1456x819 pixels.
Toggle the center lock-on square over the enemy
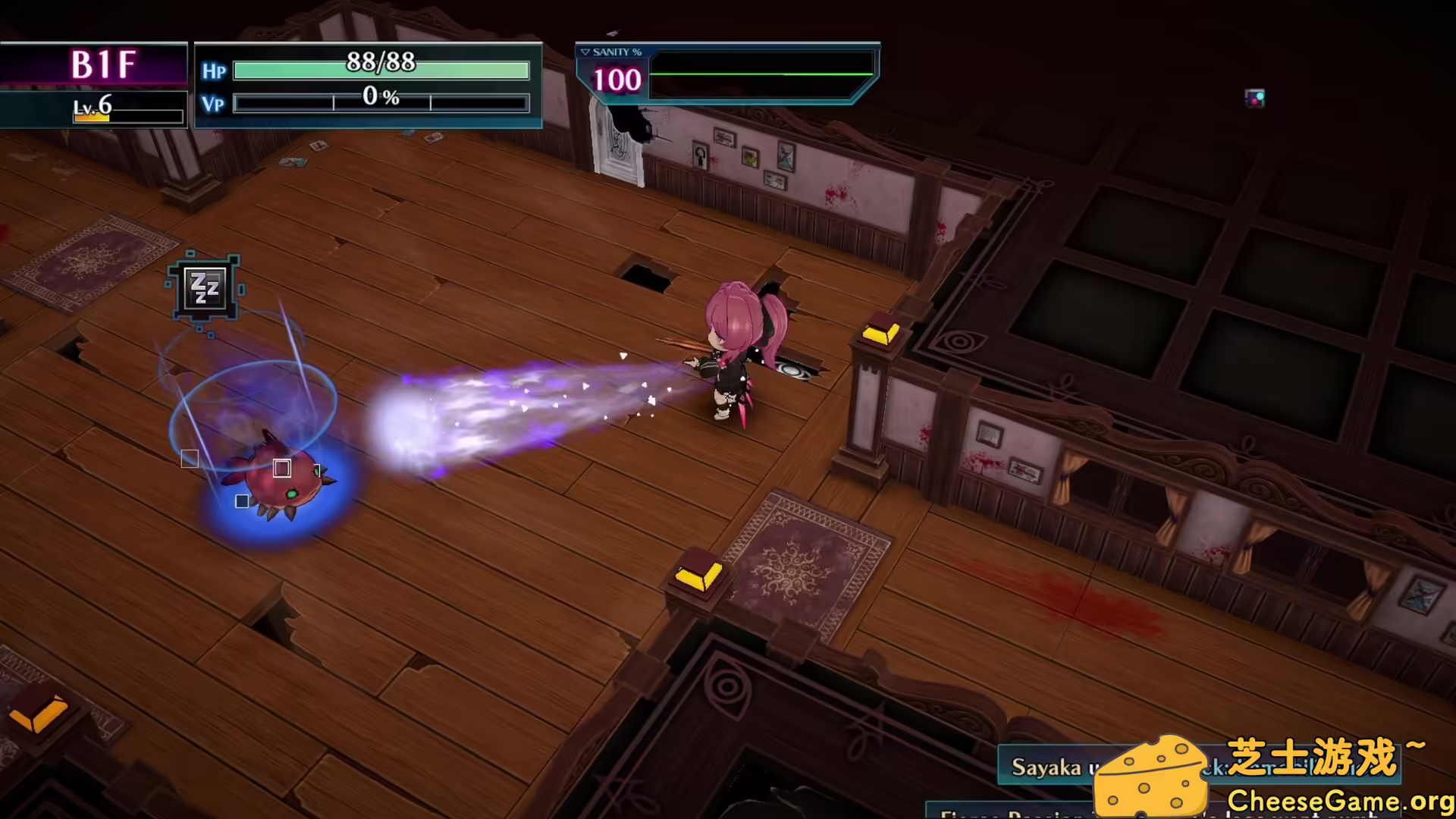point(282,469)
